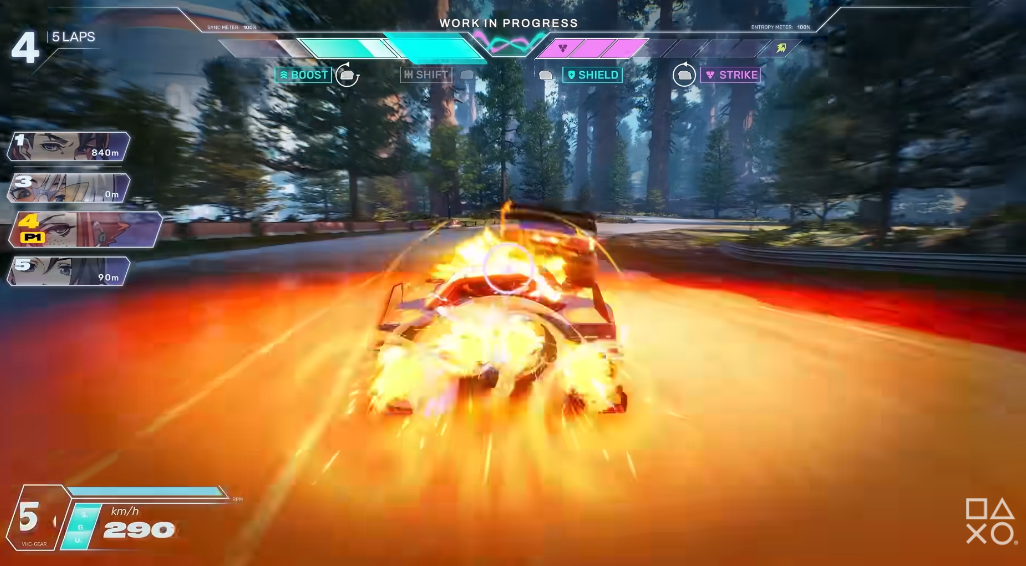1026x566 pixels.
Task: Select the fifth-place racer showing 90m
Action: coord(68,270)
